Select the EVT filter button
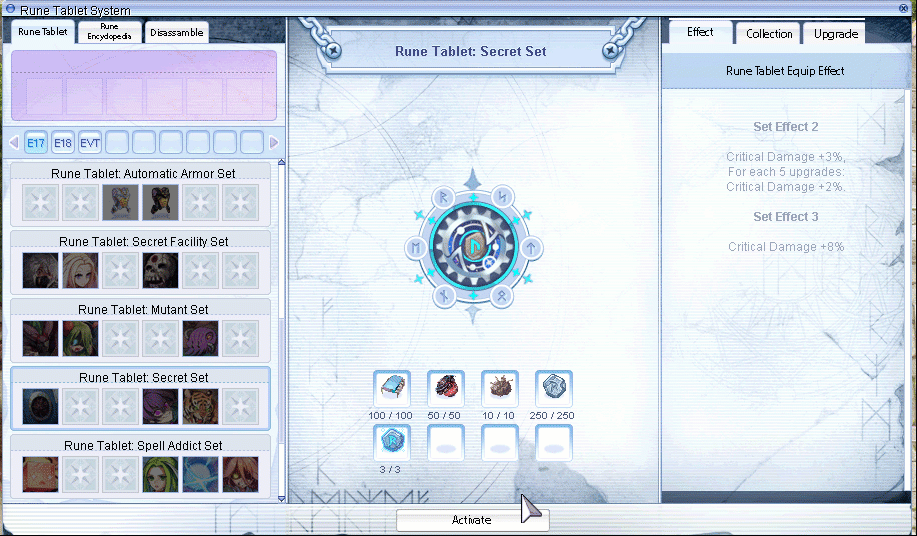This screenshot has height=536, width=917. pyautogui.click(x=90, y=143)
